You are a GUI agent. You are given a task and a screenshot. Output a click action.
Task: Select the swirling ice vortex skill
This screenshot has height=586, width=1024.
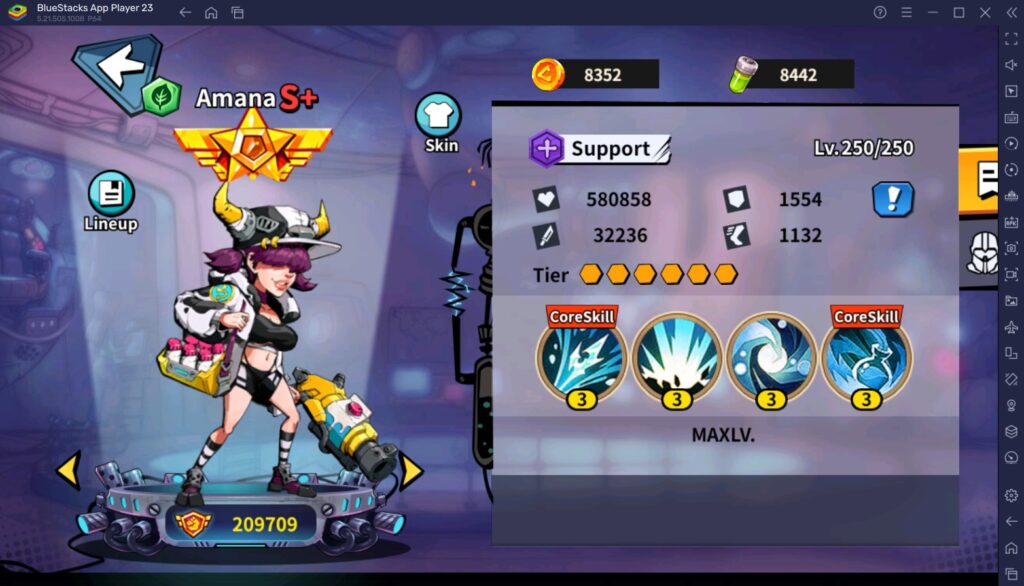(770, 357)
